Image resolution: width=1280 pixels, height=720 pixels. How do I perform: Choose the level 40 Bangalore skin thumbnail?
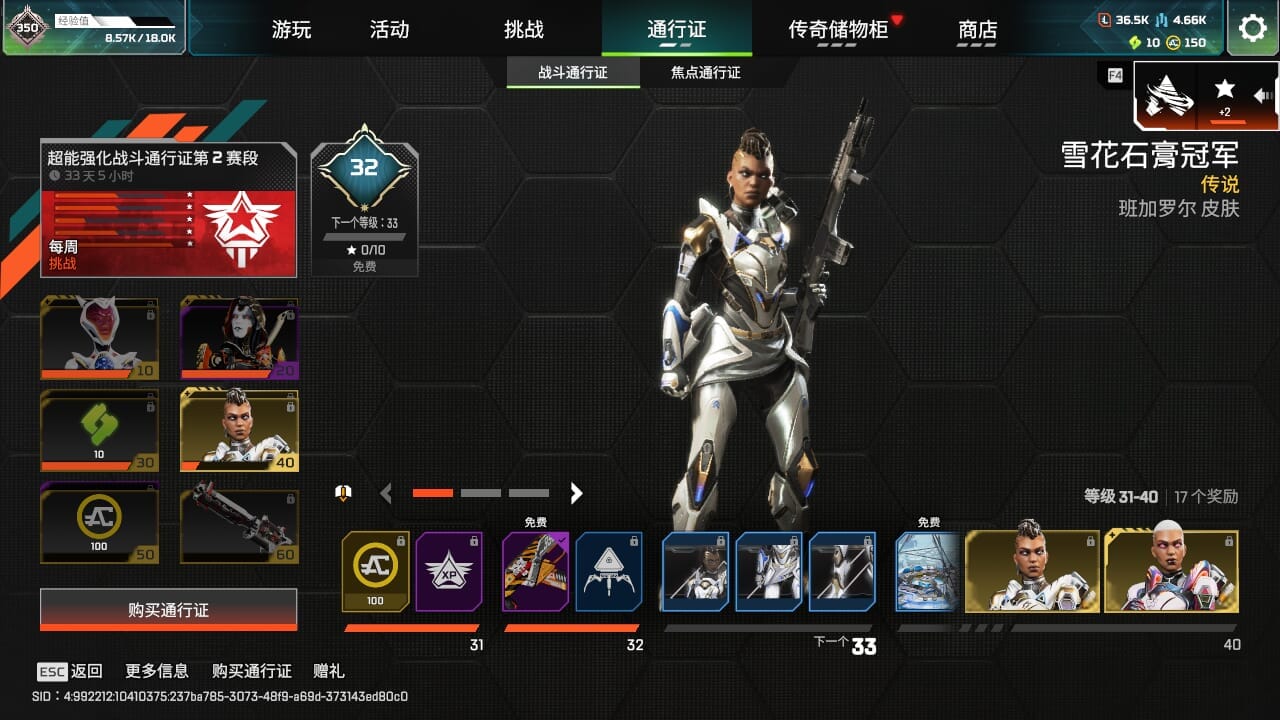(239, 429)
